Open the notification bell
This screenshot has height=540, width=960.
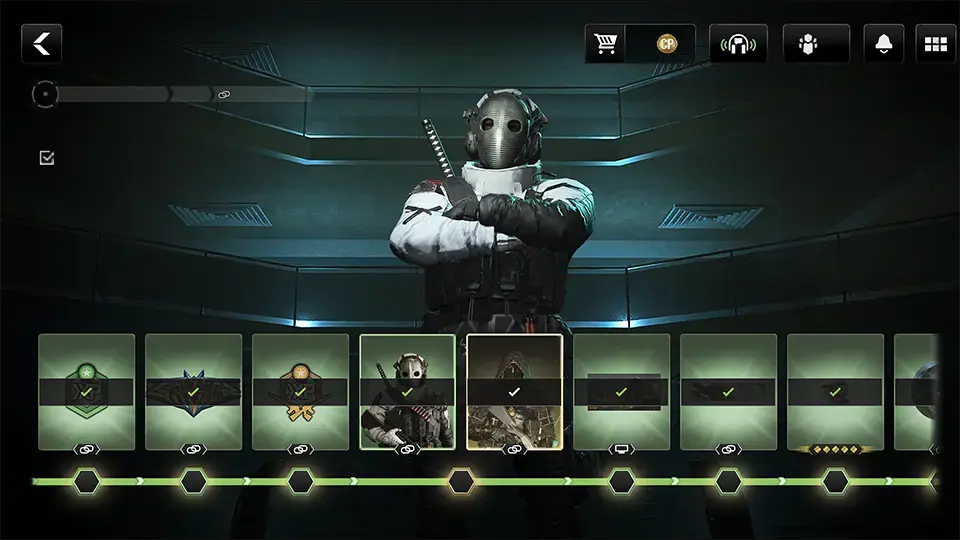[884, 44]
